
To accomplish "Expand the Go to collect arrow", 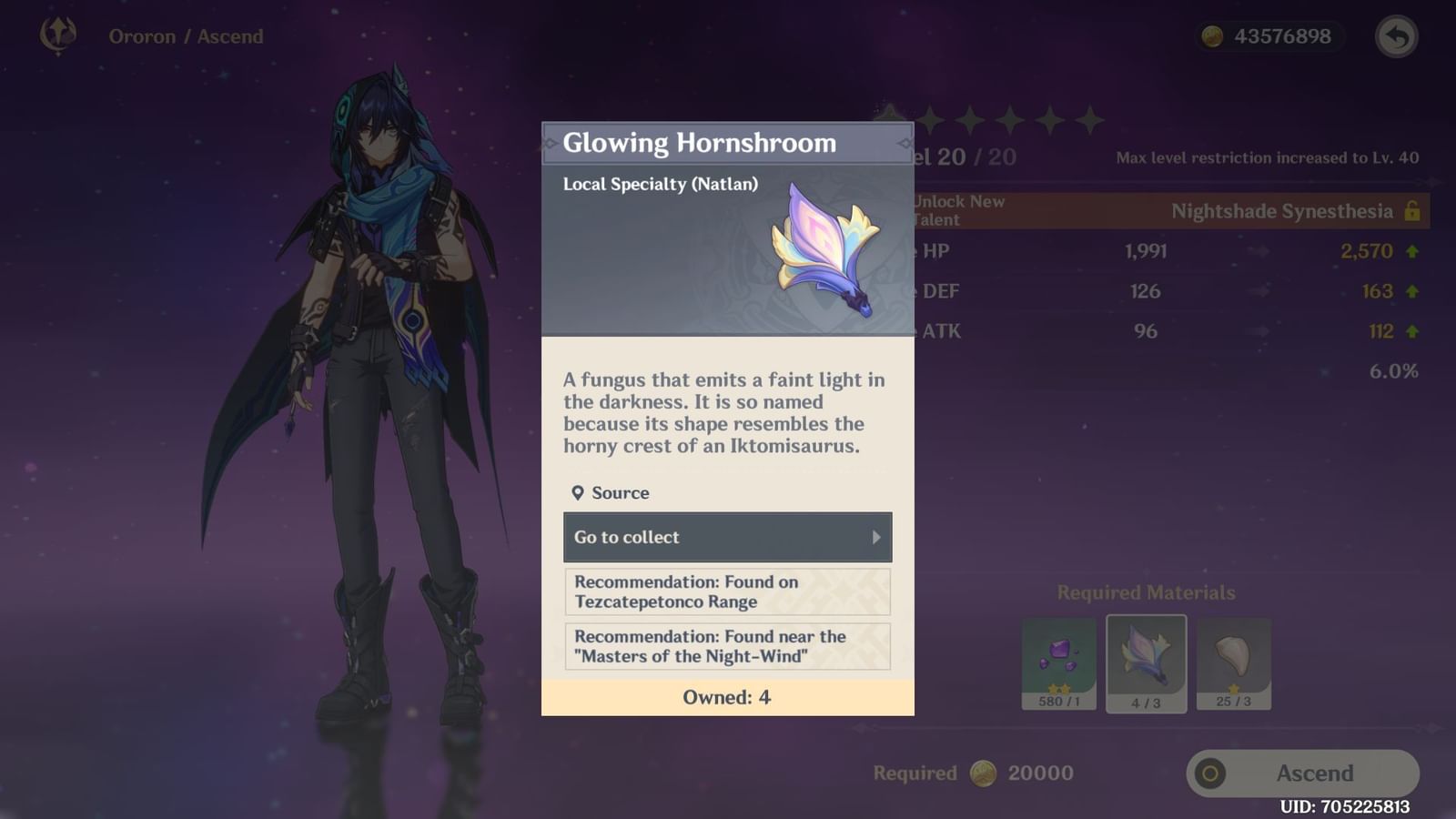I will [876, 537].
